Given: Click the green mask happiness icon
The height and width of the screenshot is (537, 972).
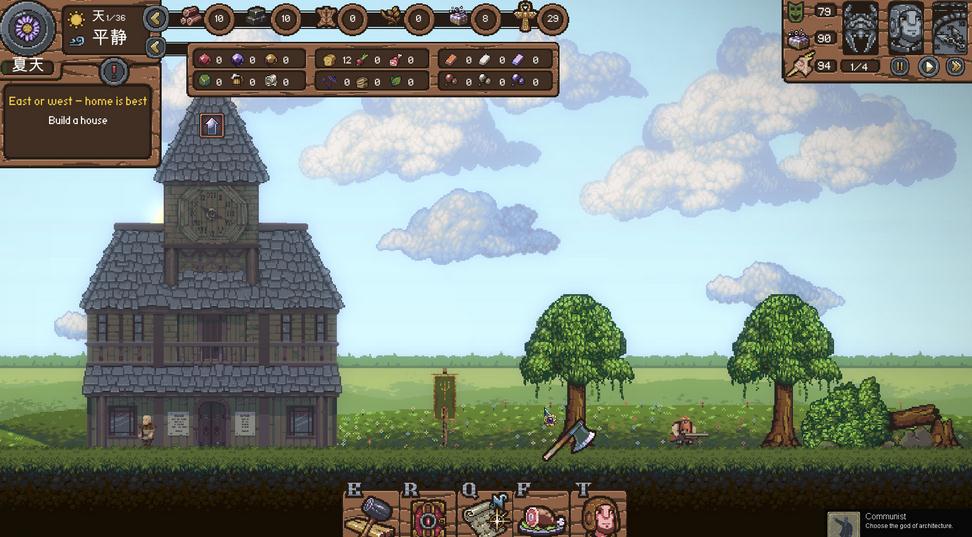Looking at the screenshot, I should click(x=797, y=12).
